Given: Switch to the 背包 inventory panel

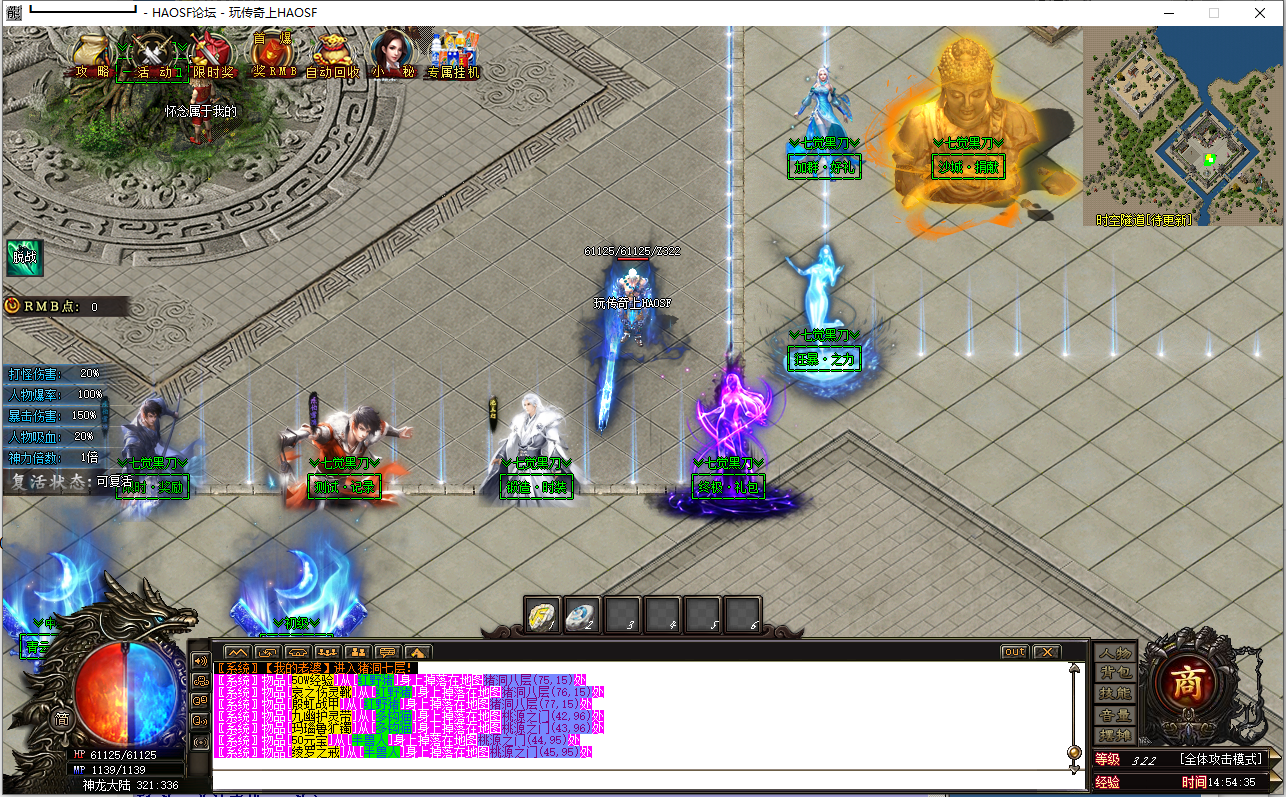Looking at the screenshot, I should click(1116, 674).
